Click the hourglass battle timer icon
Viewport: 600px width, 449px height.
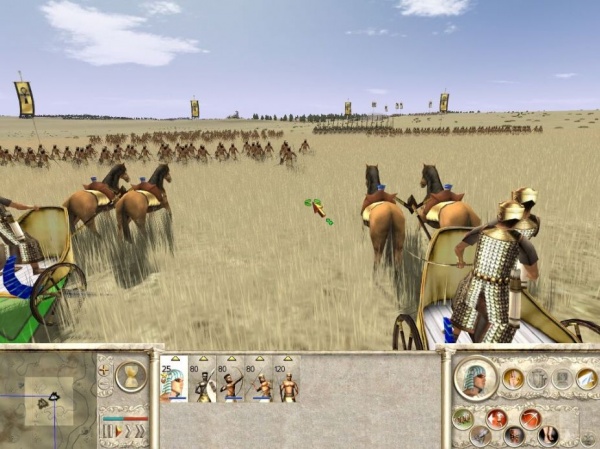coord(130,375)
